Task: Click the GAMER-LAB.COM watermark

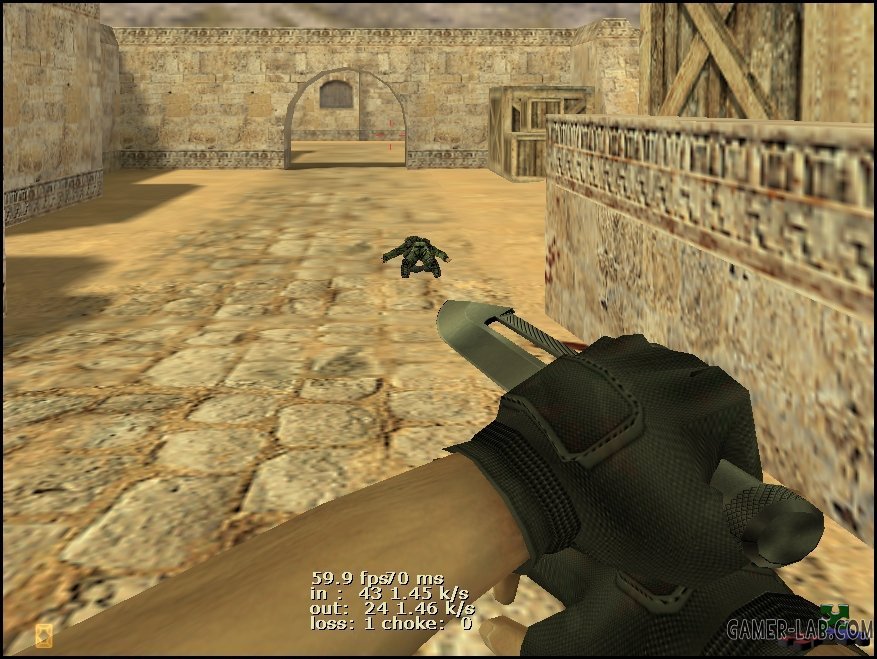Action: [x=798, y=629]
